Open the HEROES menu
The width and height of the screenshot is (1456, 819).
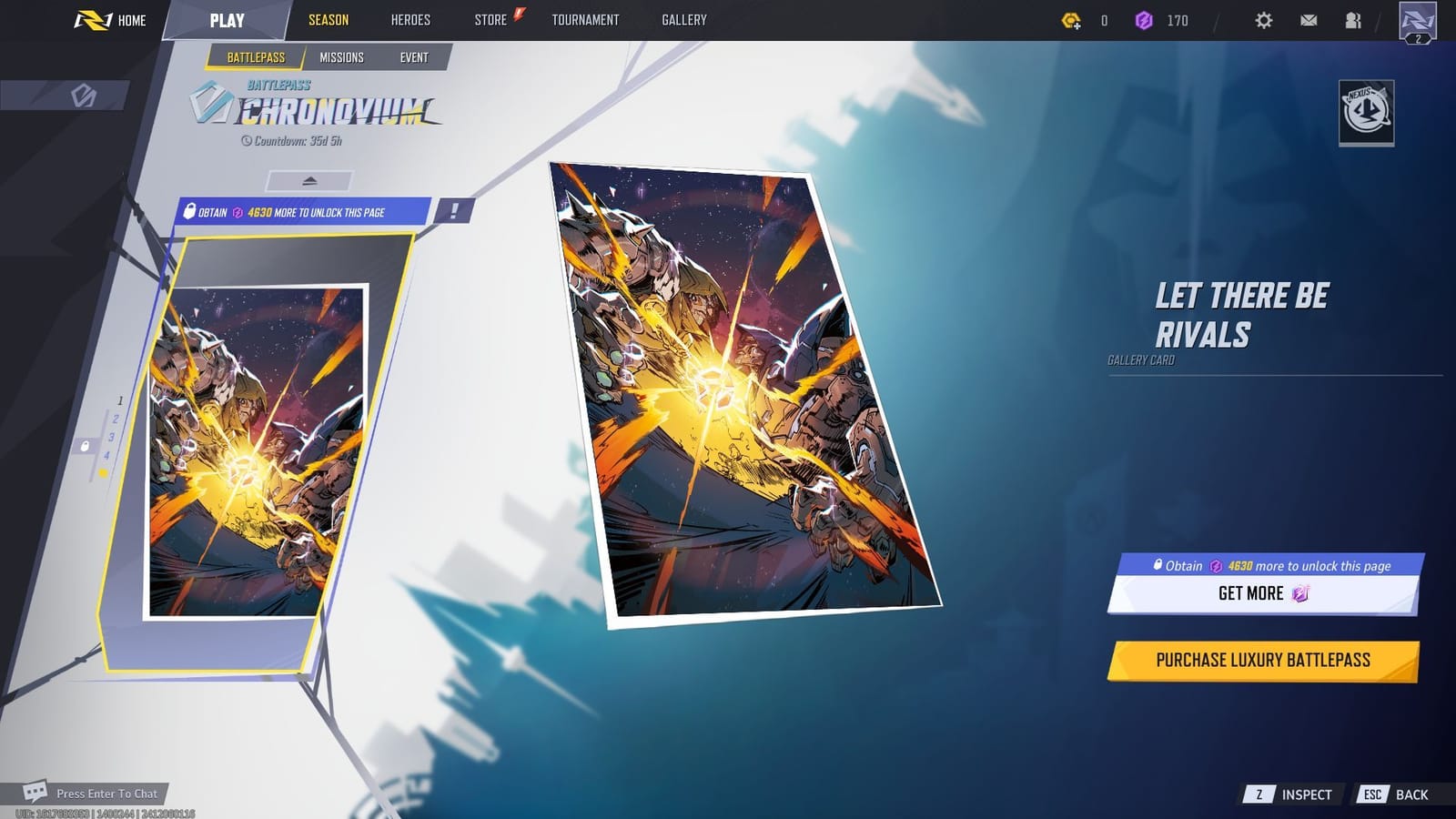point(411,19)
